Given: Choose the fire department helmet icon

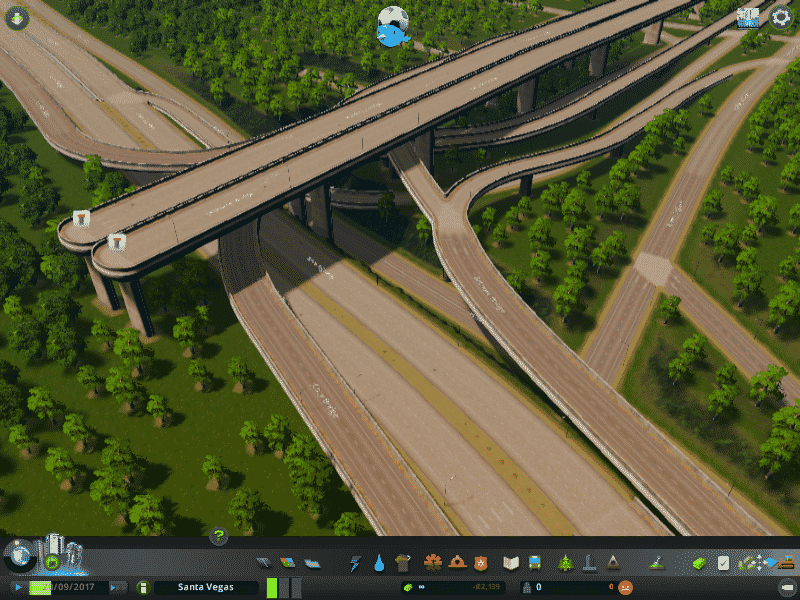Looking at the screenshot, I should (x=456, y=563).
